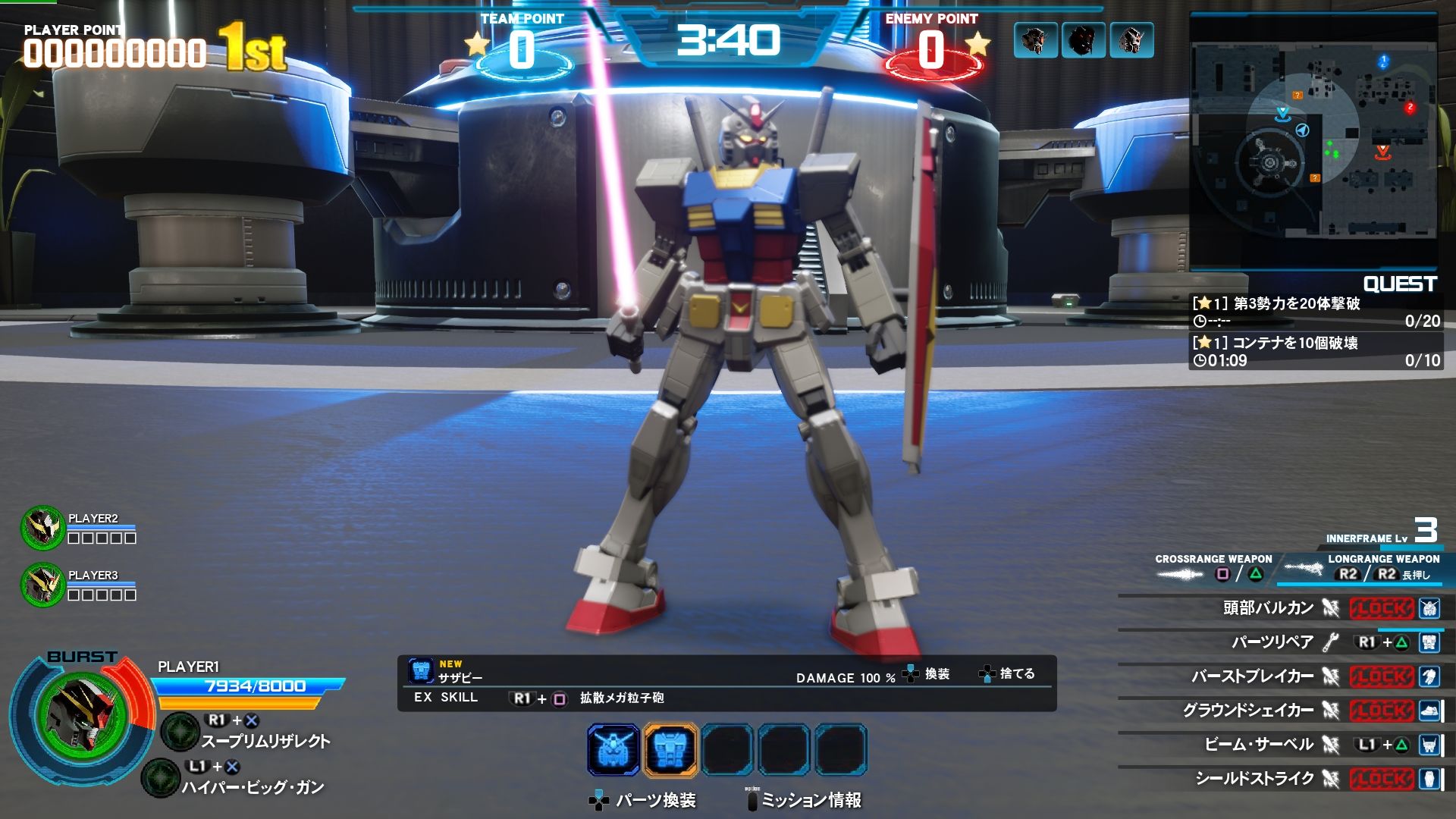Activate the ハイパー・ビッグ・ガン skill icon

click(x=161, y=778)
